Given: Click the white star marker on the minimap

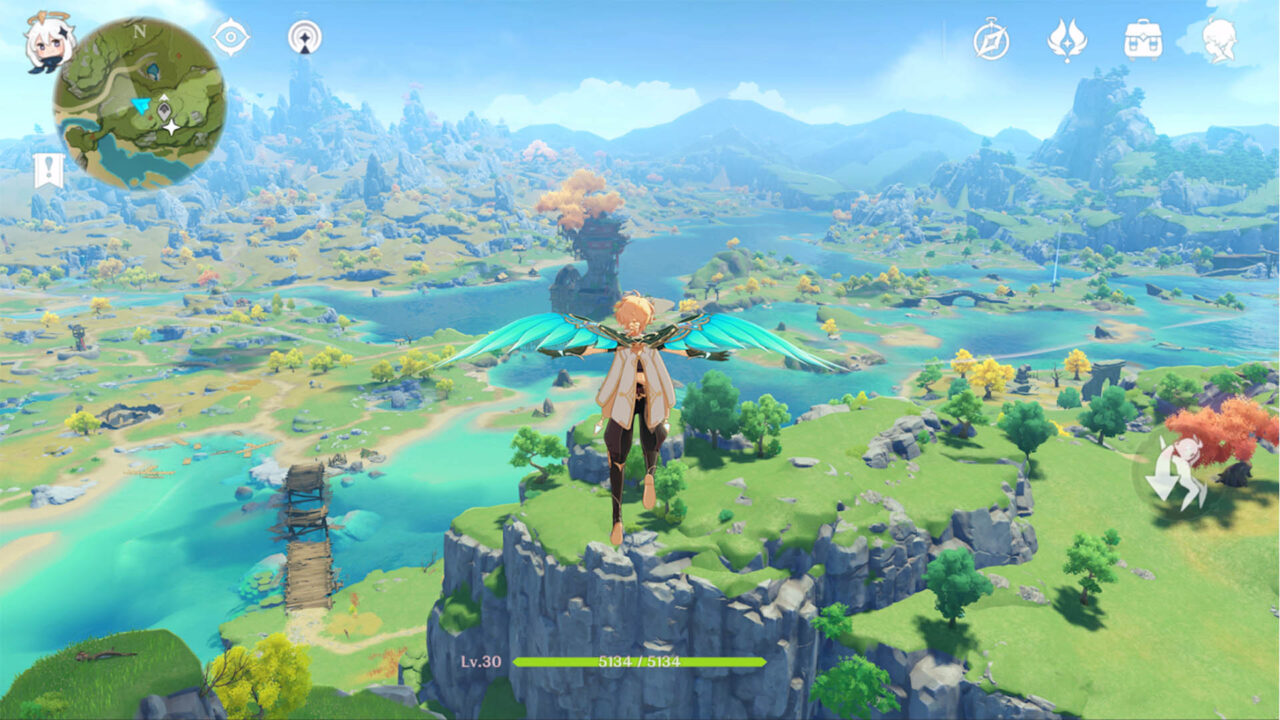Looking at the screenshot, I should 172,128.
